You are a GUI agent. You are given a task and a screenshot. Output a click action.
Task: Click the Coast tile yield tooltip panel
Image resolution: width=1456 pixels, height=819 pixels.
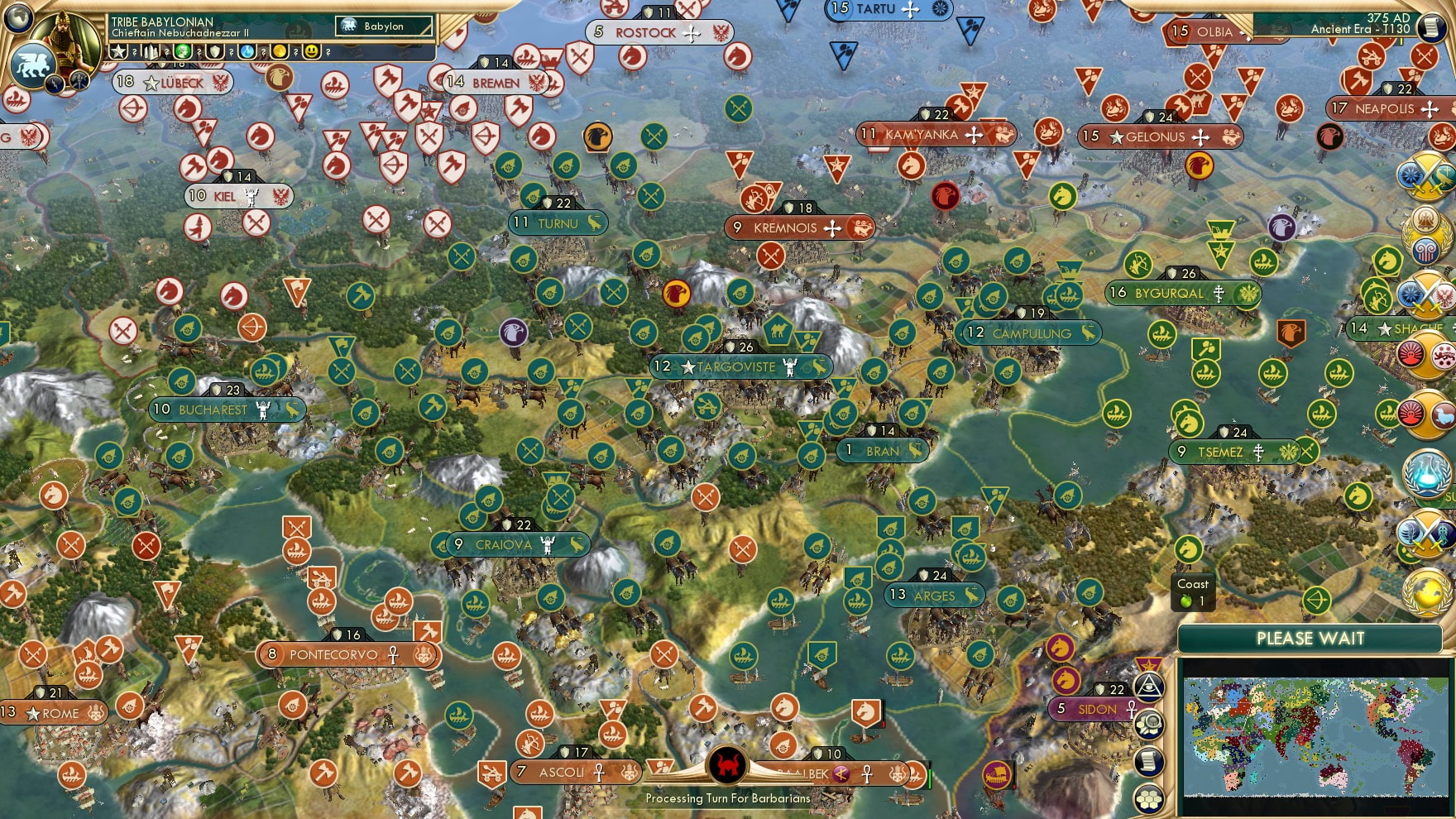(1194, 591)
